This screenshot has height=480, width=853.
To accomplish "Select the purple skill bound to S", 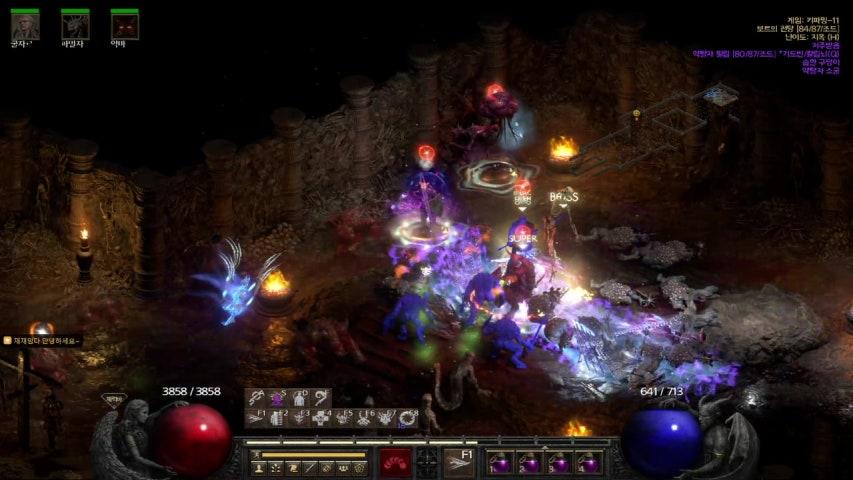I will coord(277,398).
